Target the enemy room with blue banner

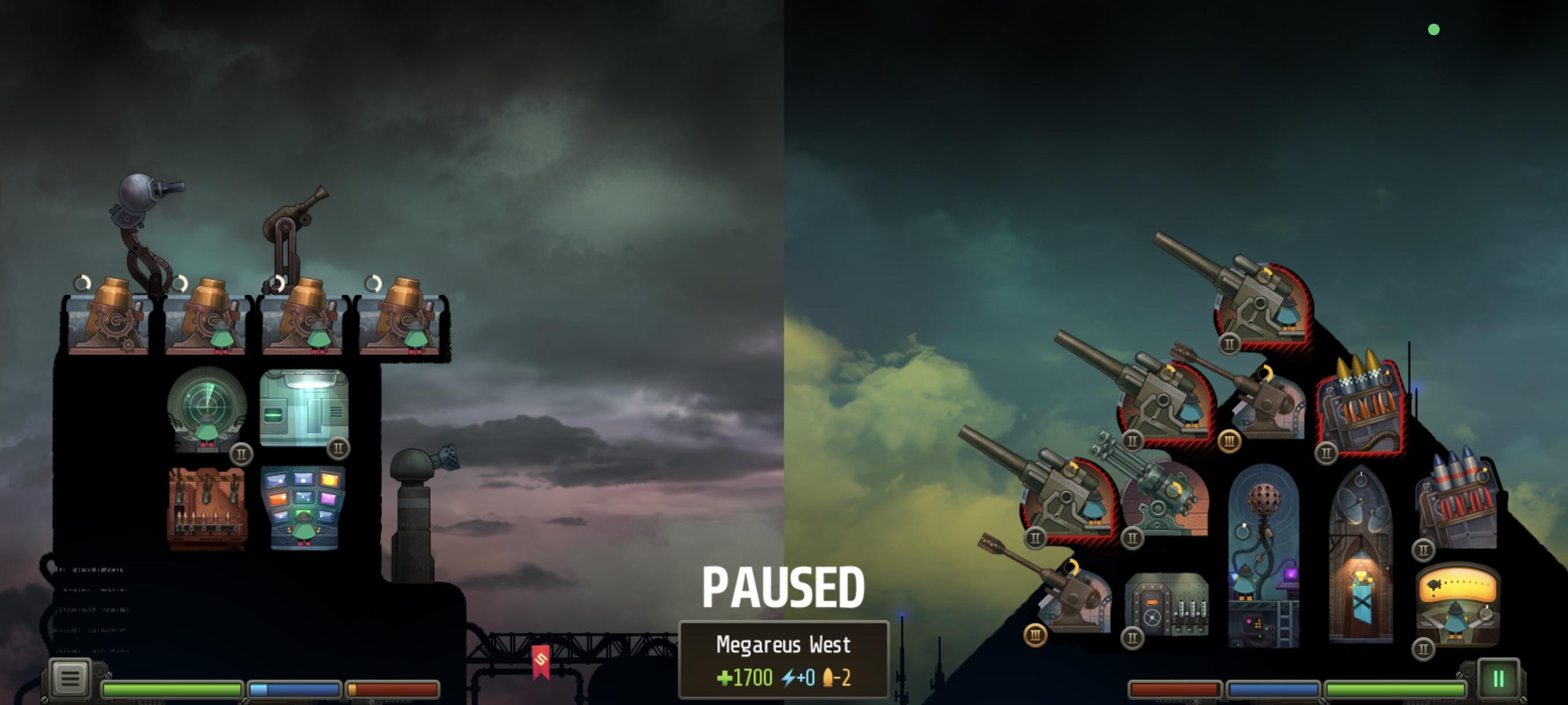point(1361,556)
